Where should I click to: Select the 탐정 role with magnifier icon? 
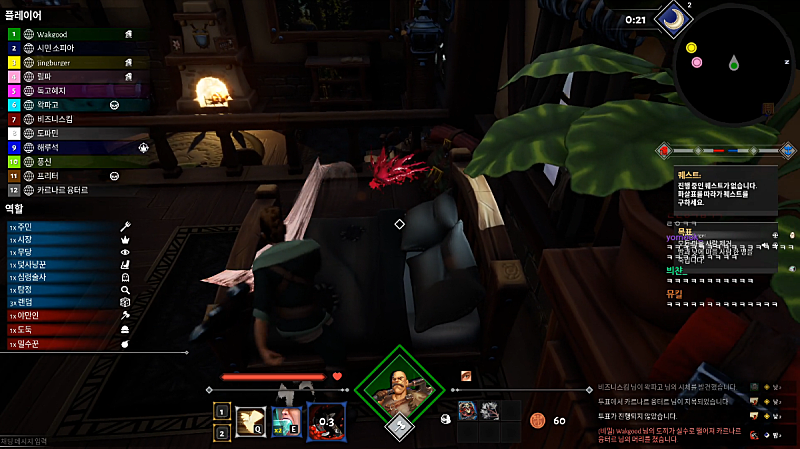[x=60, y=286]
